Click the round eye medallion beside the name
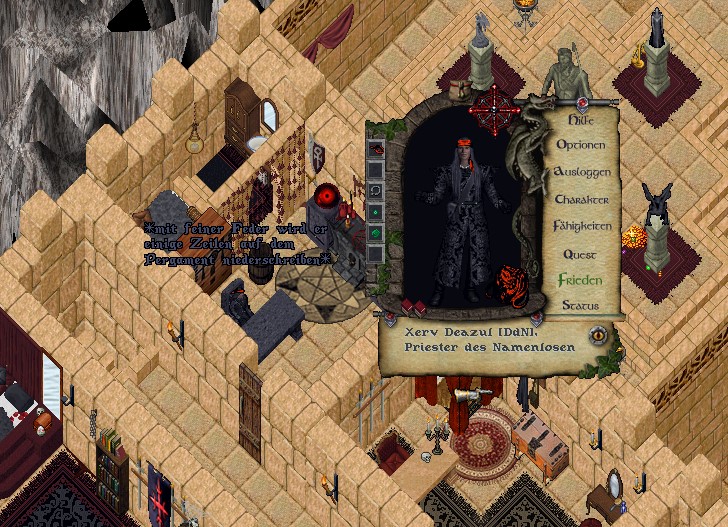Screen dimensions: 728x527 (x=600, y=336)
